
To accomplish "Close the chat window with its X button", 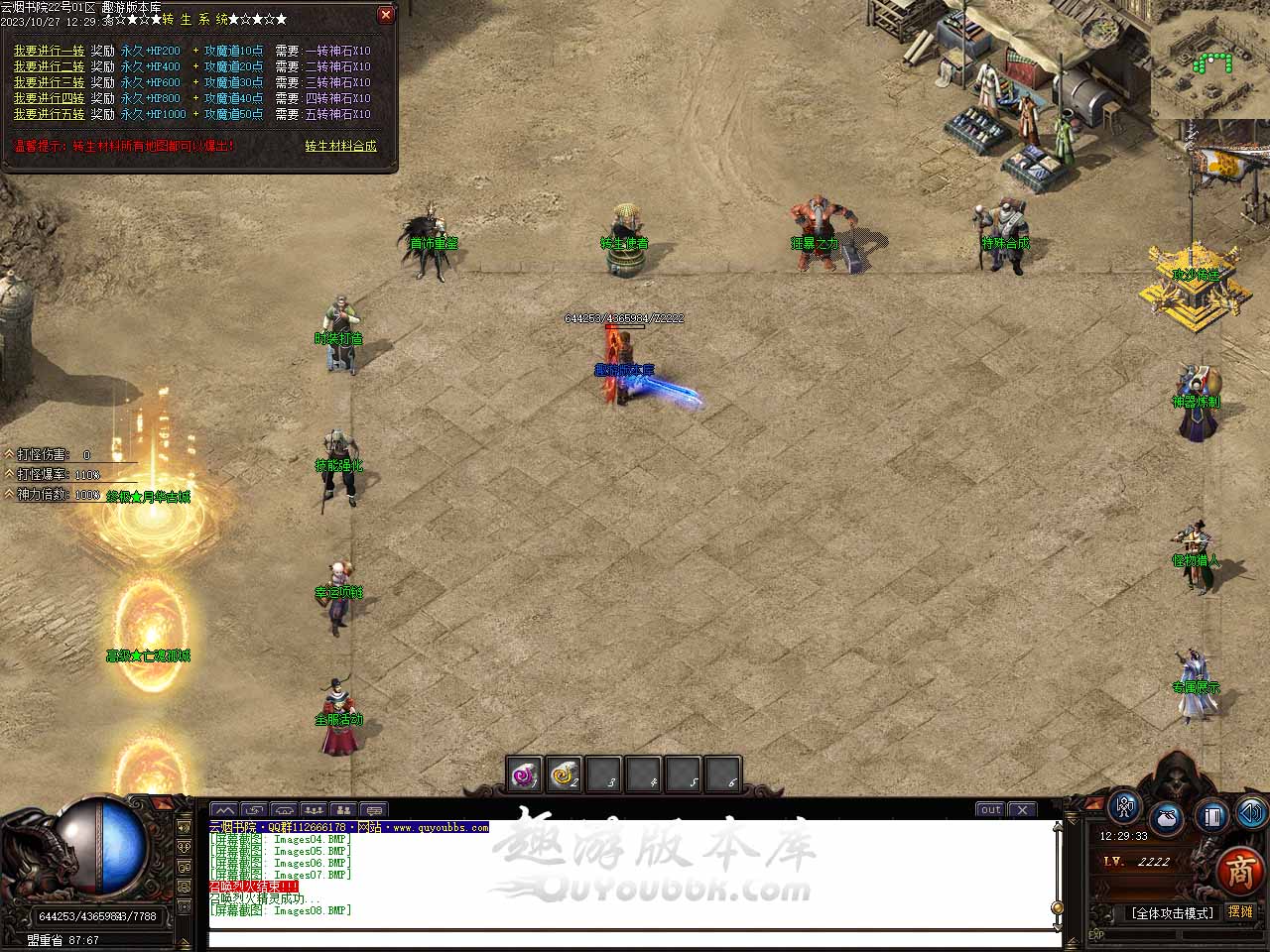I will pyautogui.click(x=1022, y=809).
